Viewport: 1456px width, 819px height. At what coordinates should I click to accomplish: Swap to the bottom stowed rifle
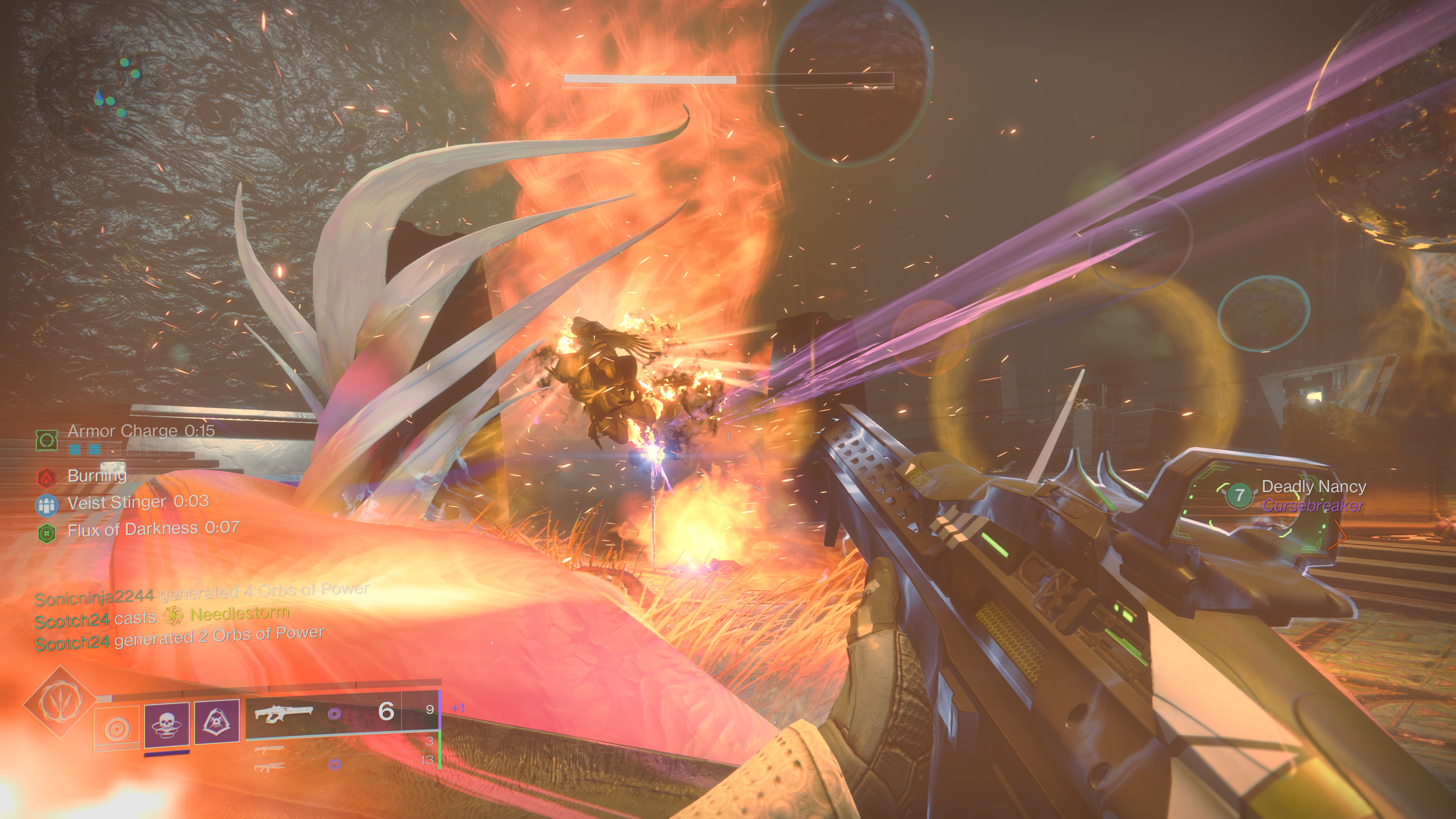[x=269, y=767]
